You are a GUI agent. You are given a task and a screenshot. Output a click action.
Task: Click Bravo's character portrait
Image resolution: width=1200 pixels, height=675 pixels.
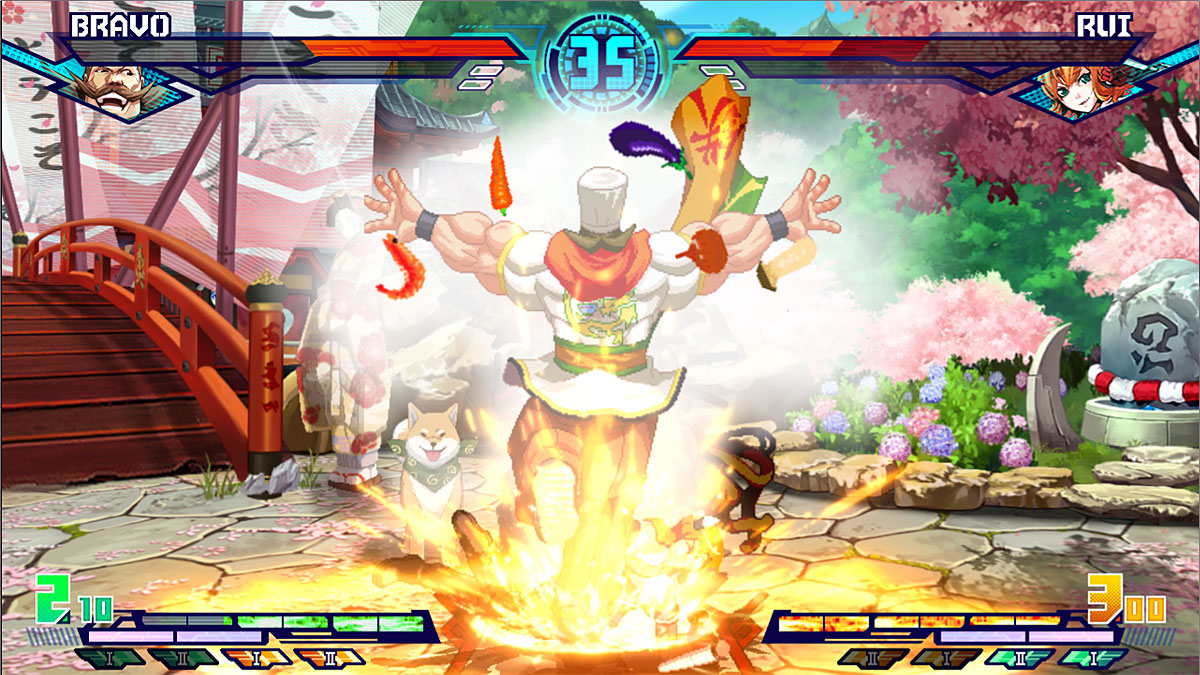109,83
